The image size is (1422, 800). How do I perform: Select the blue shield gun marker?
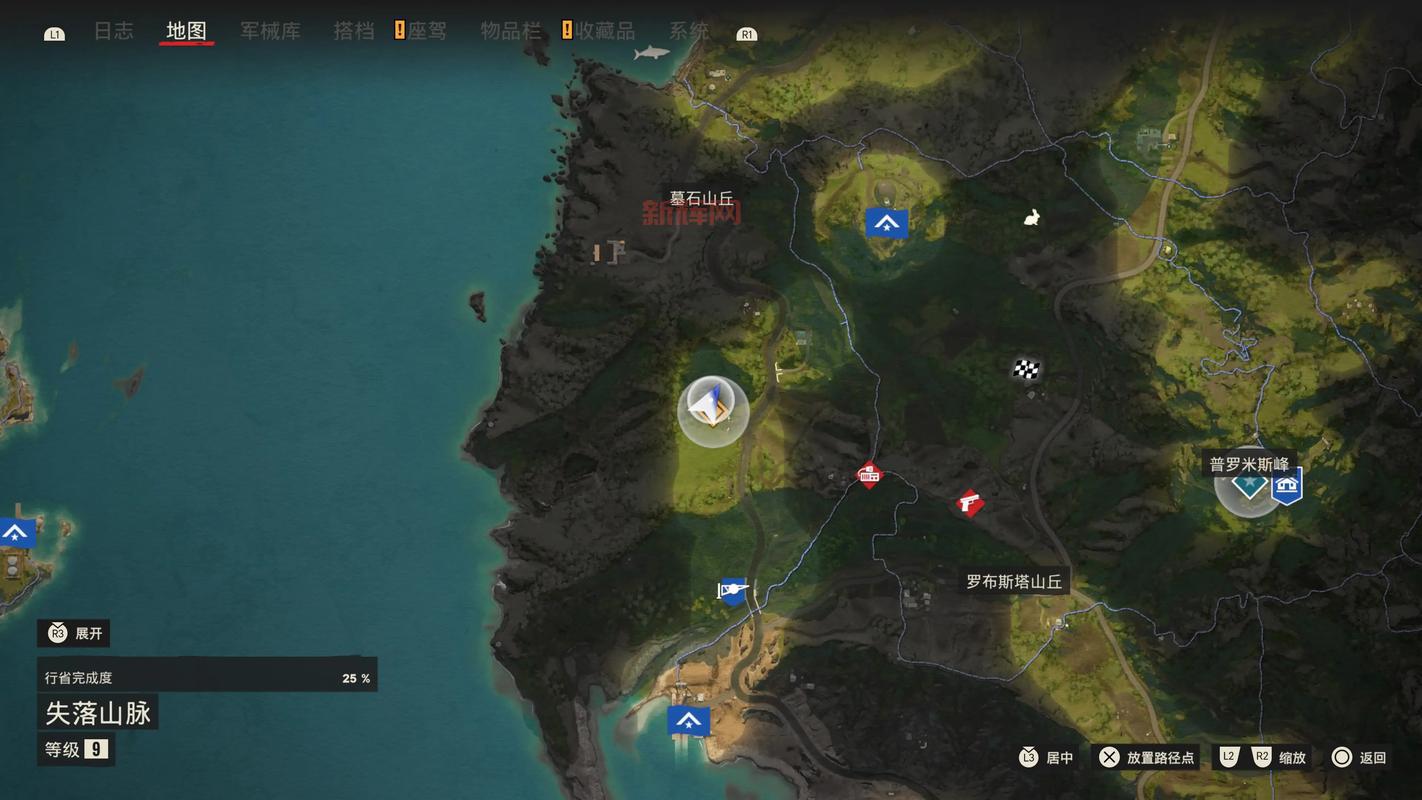click(x=733, y=591)
